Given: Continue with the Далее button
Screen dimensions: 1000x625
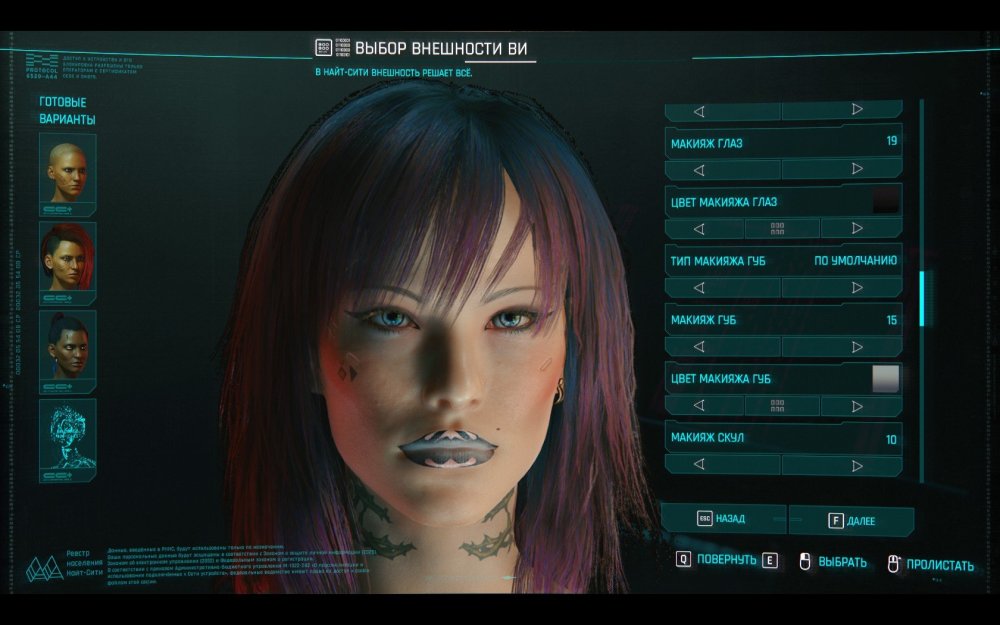Looking at the screenshot, I should (852, 521).
